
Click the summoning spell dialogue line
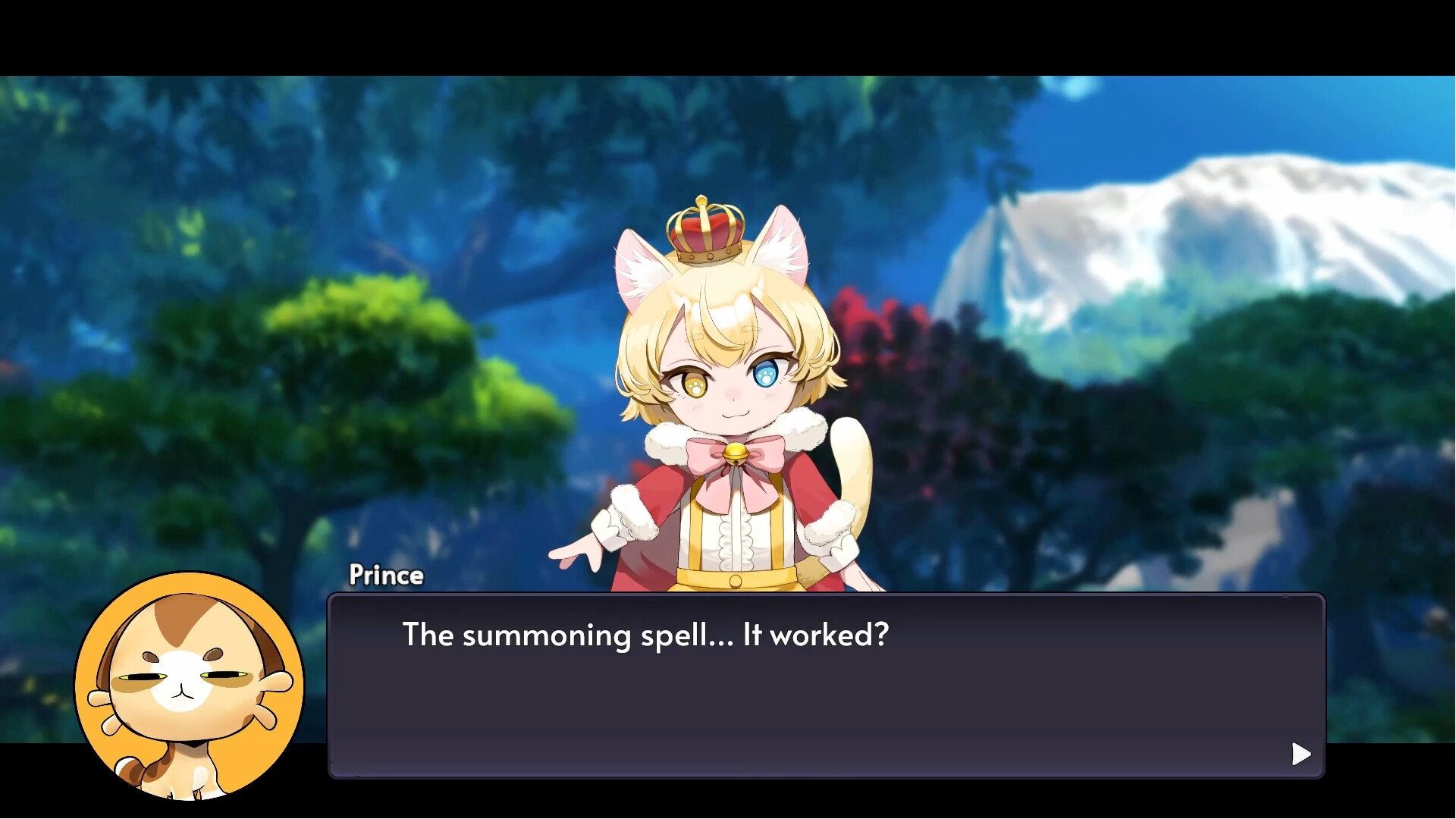tap(645, 636)
